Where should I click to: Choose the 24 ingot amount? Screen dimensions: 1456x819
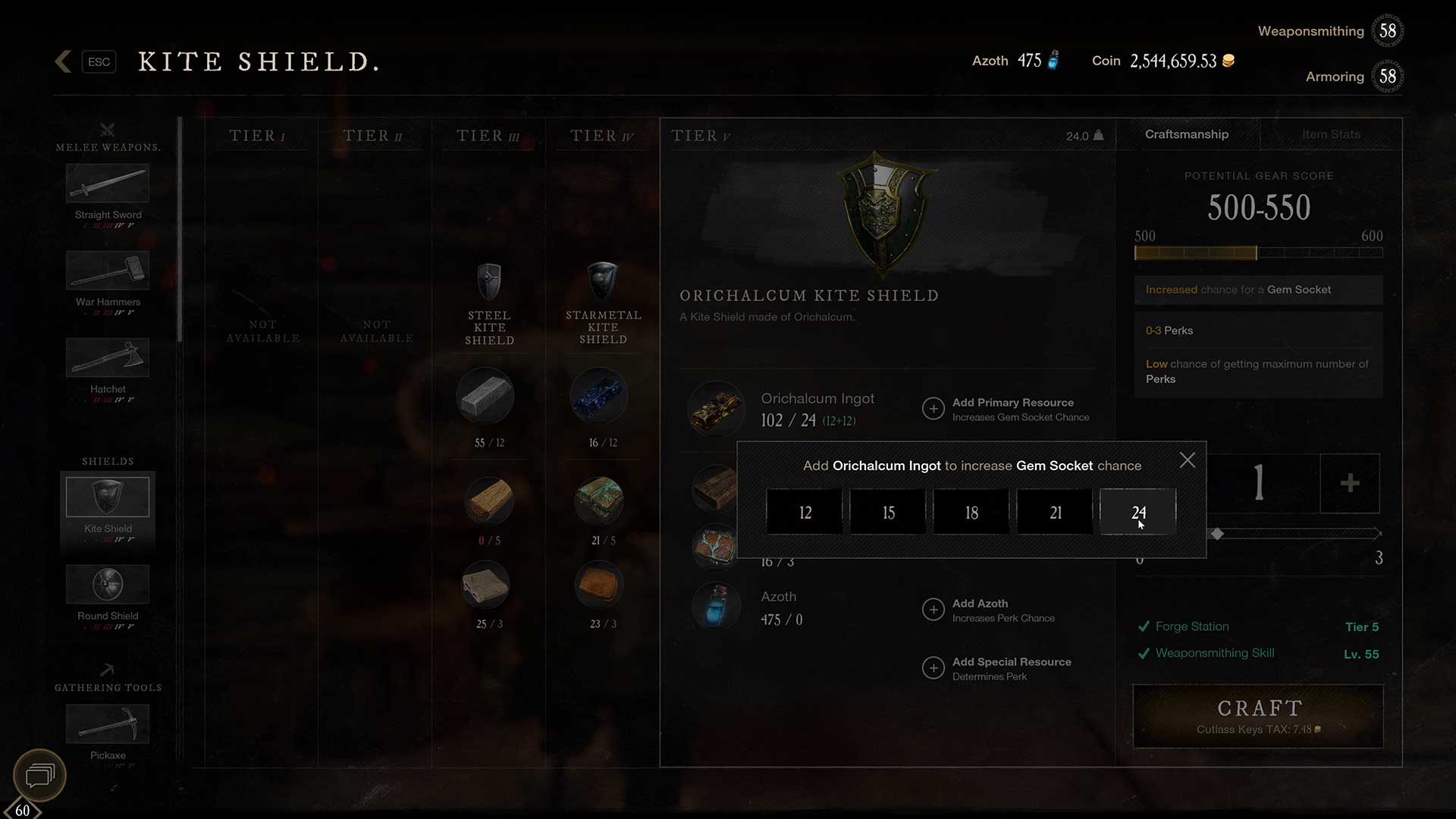coord(1137,513)
